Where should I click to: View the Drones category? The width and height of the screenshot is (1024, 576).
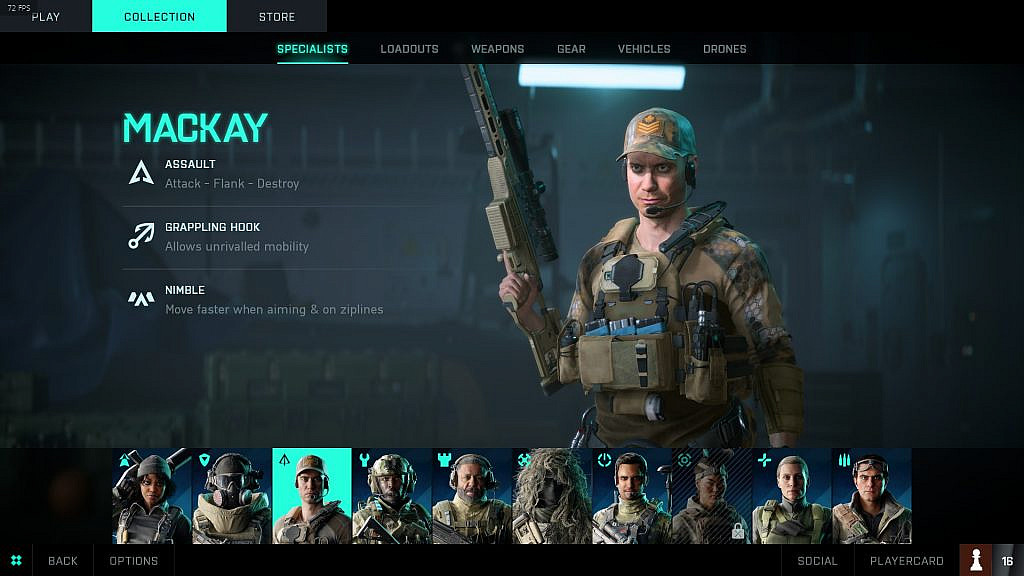725,49
